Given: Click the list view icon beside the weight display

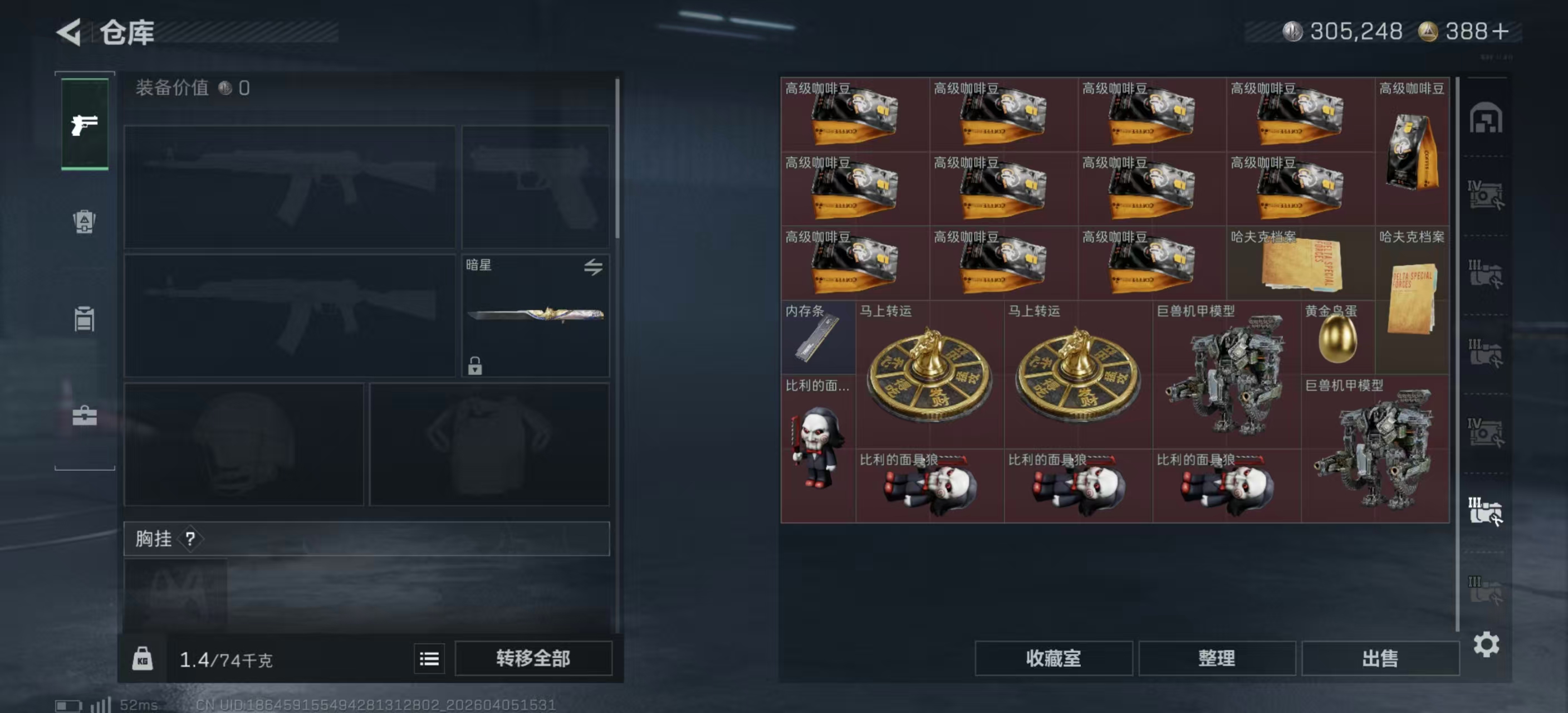Looking at the screenshot, I should click(429, 659).
